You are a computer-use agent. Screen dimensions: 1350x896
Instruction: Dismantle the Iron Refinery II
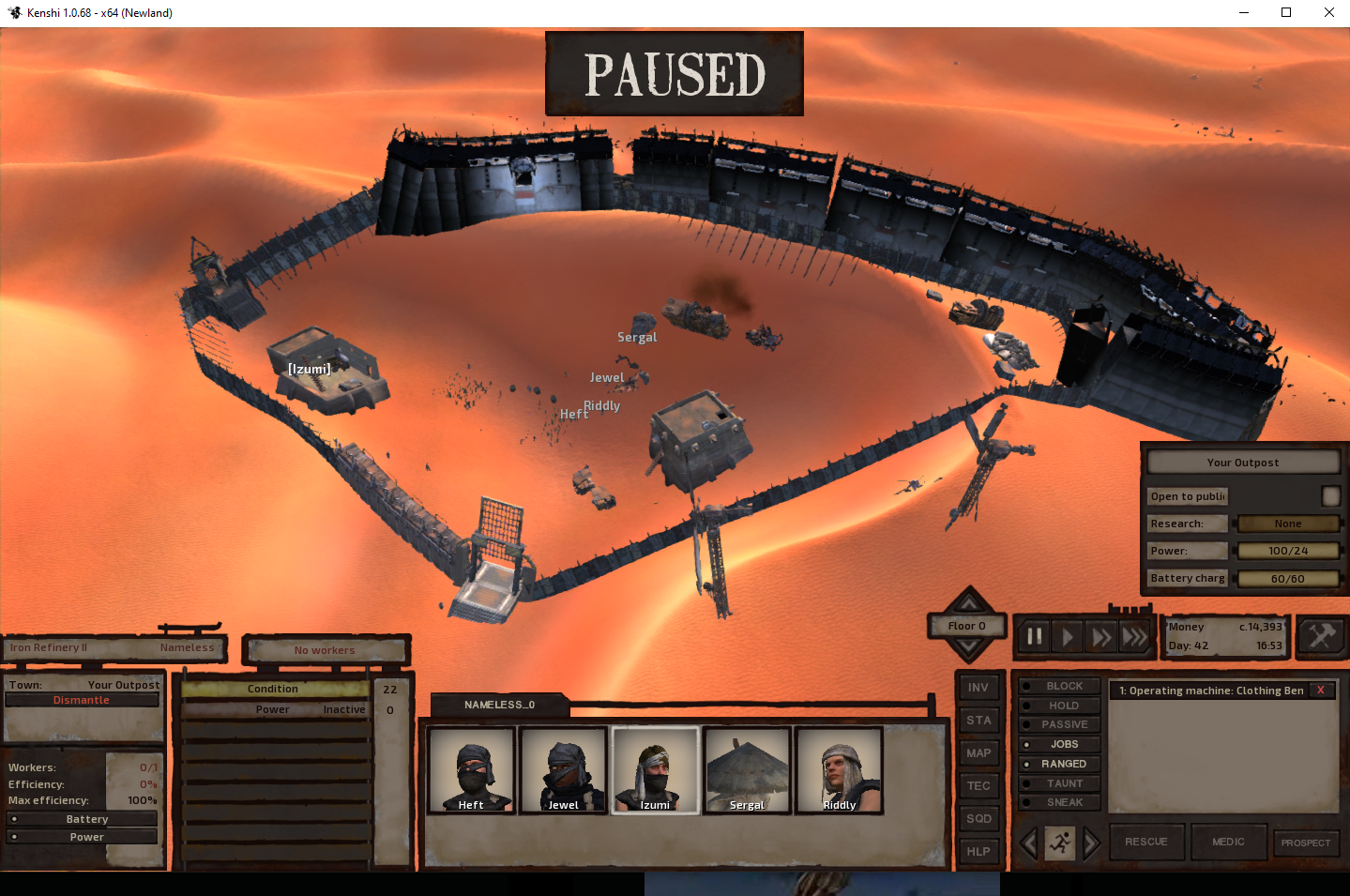click(x=82, y=700)
